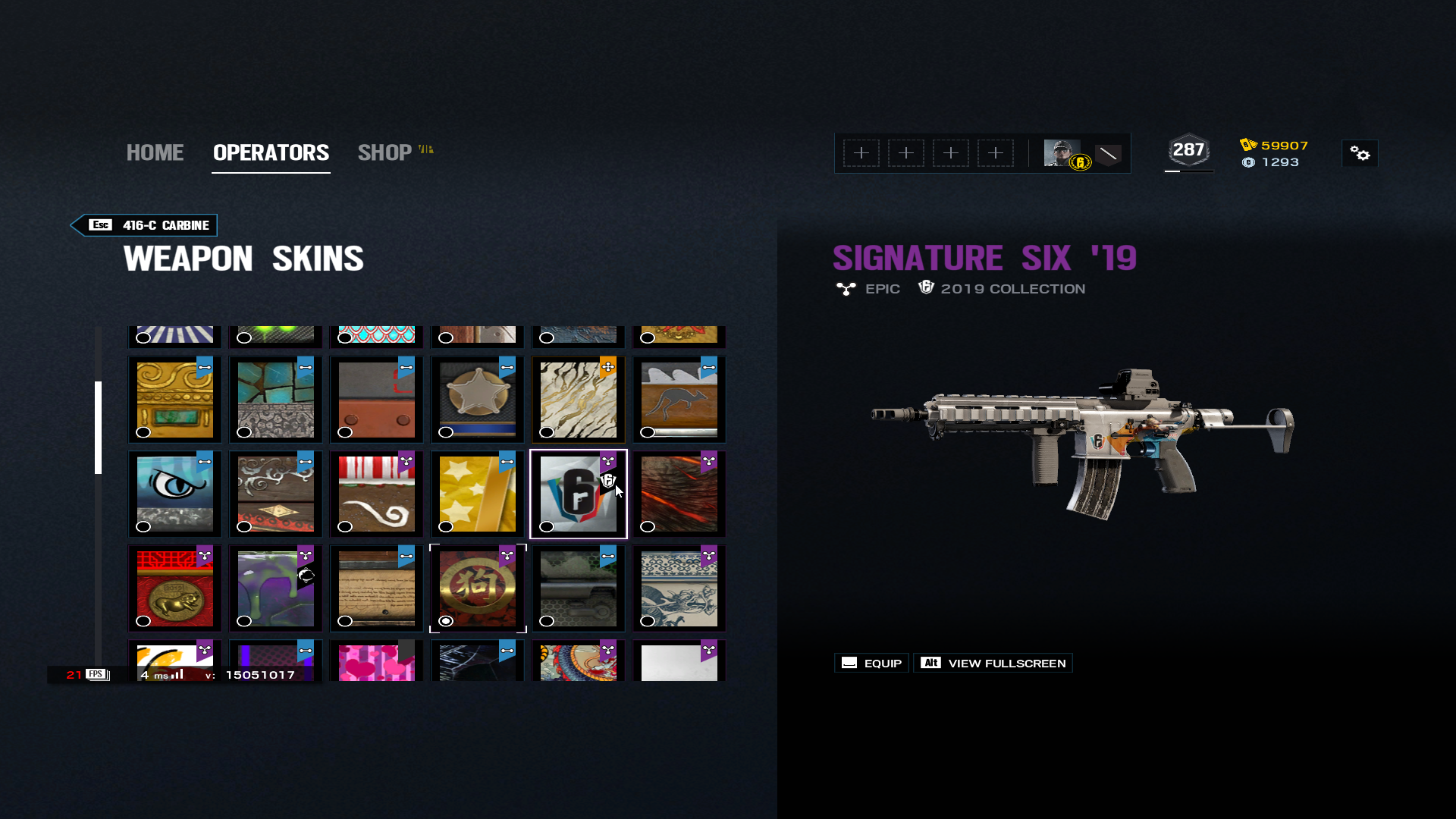Select the silver sheriff star skin
Image resolution: width=1456 pixels, height=819 pixels.
[x=477, y=400]
